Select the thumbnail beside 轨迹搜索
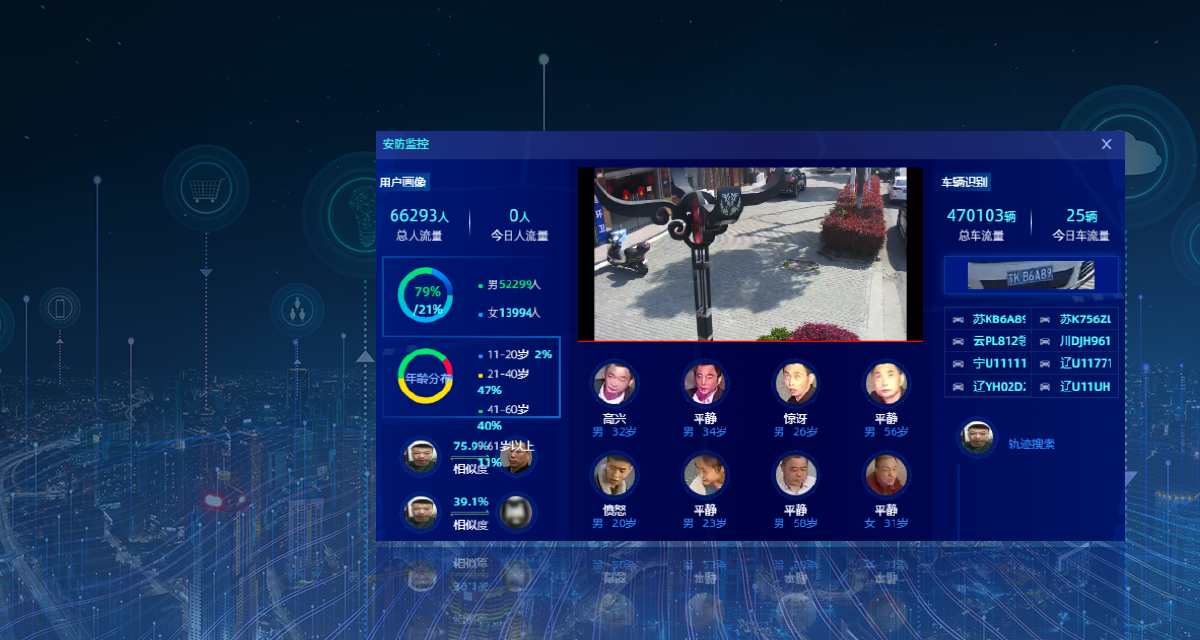Image resolution: width=1200 pixels, height=640 pixels. click(977, 437)
